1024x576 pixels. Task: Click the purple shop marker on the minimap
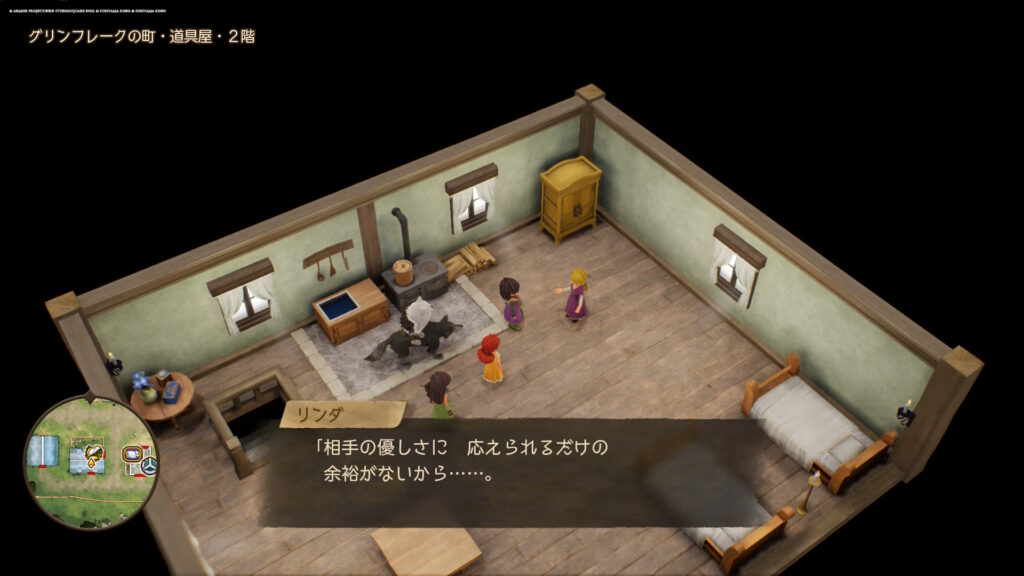[131, 455]
